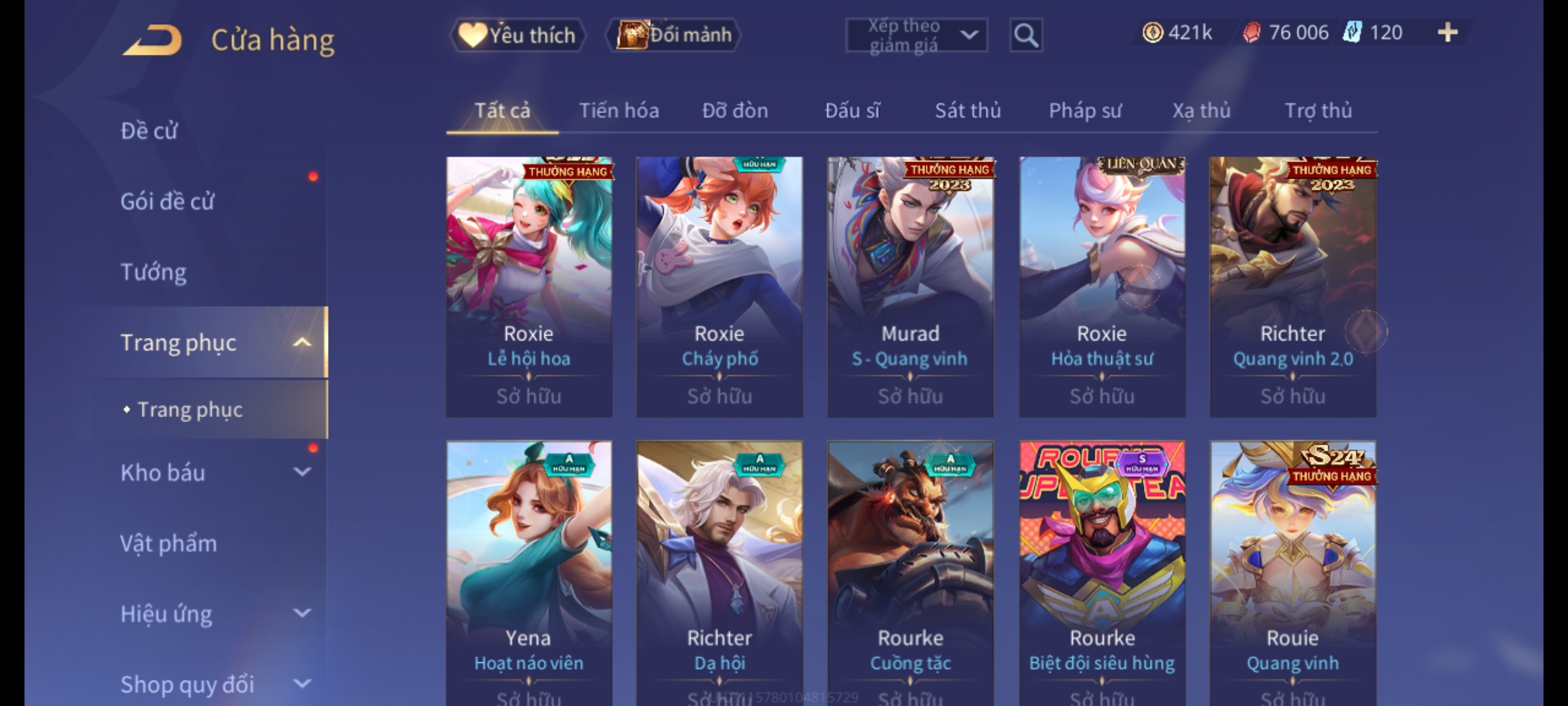Viewport: 1568px width, 706px height.
Task: Select the Murad S - Quang vinh skin
Action: click(910, 286)
